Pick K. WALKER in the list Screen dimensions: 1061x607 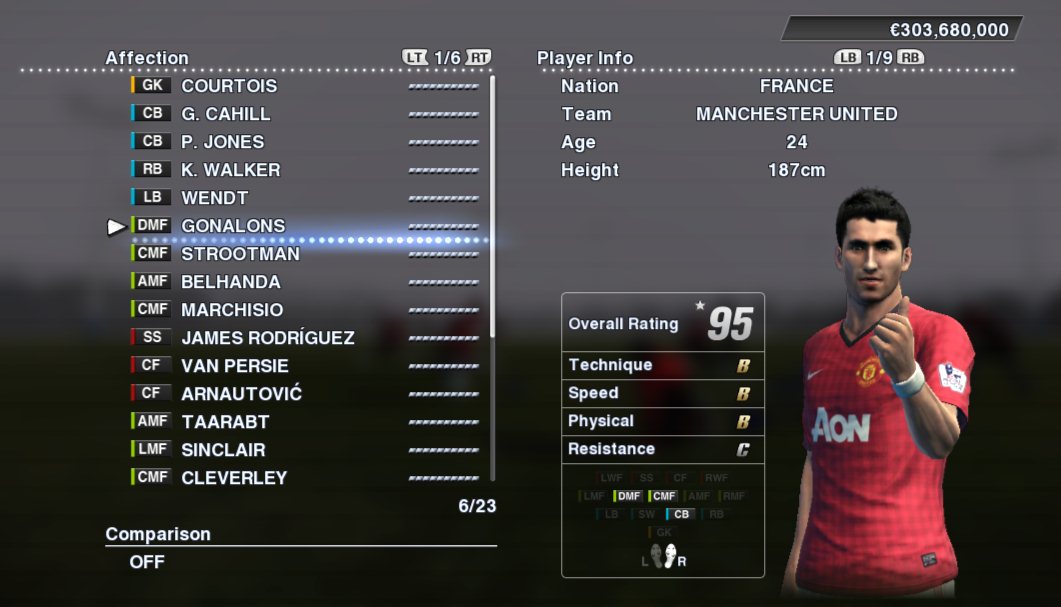tap(230, 170)
